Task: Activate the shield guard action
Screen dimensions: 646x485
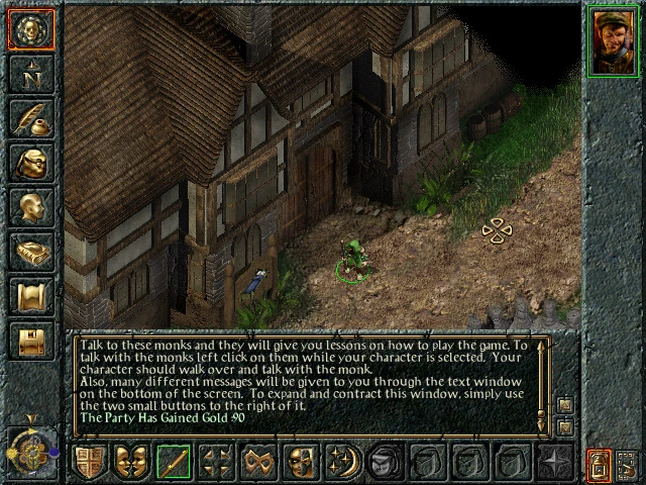Action: pos(88,462)
